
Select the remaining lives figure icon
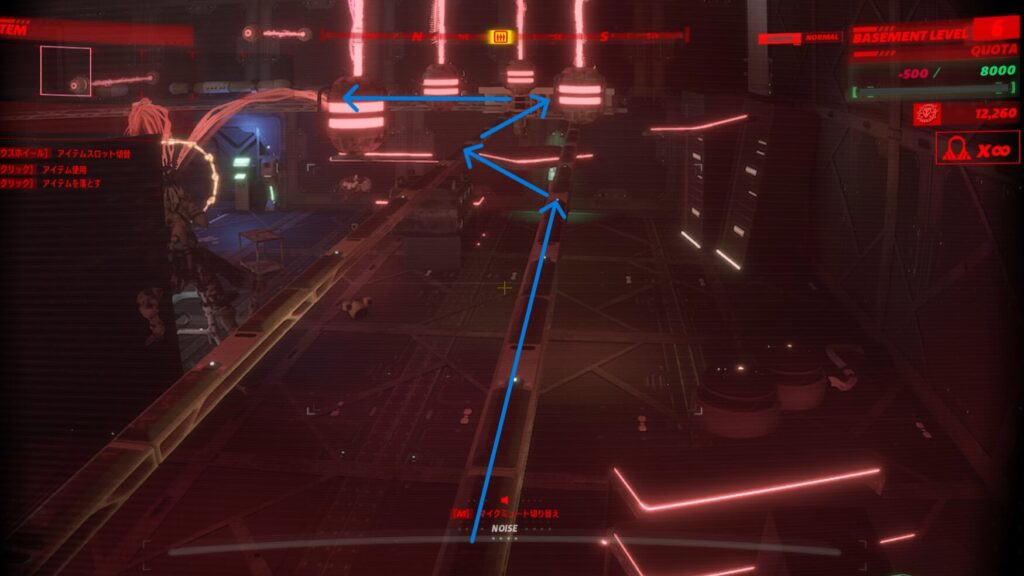tap(957, 149)
